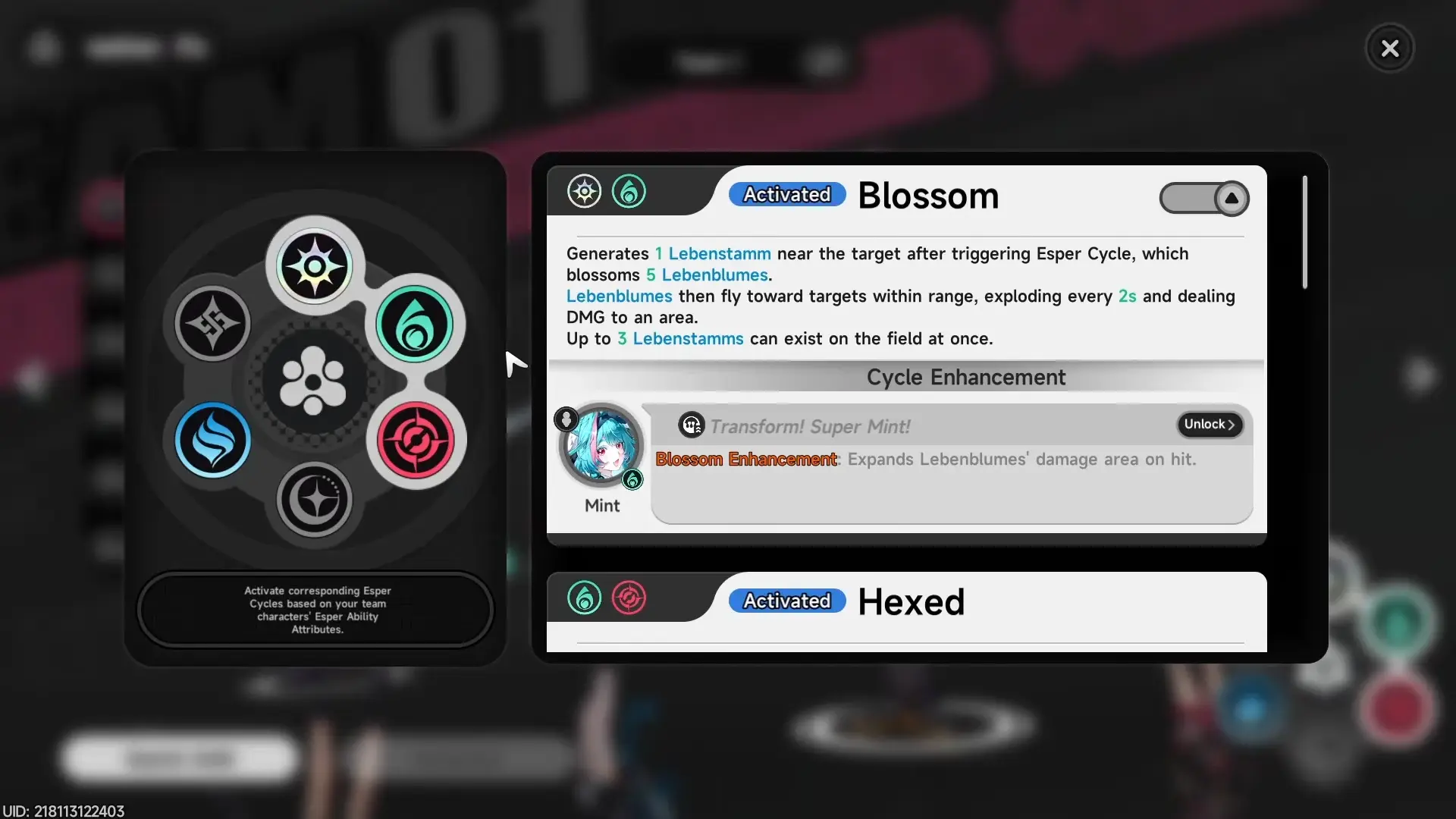The height and width of the screenshot is (819, 1456).
Task: Click the dark sparkle icon below the wheel
Action: (x=314, y=500)
